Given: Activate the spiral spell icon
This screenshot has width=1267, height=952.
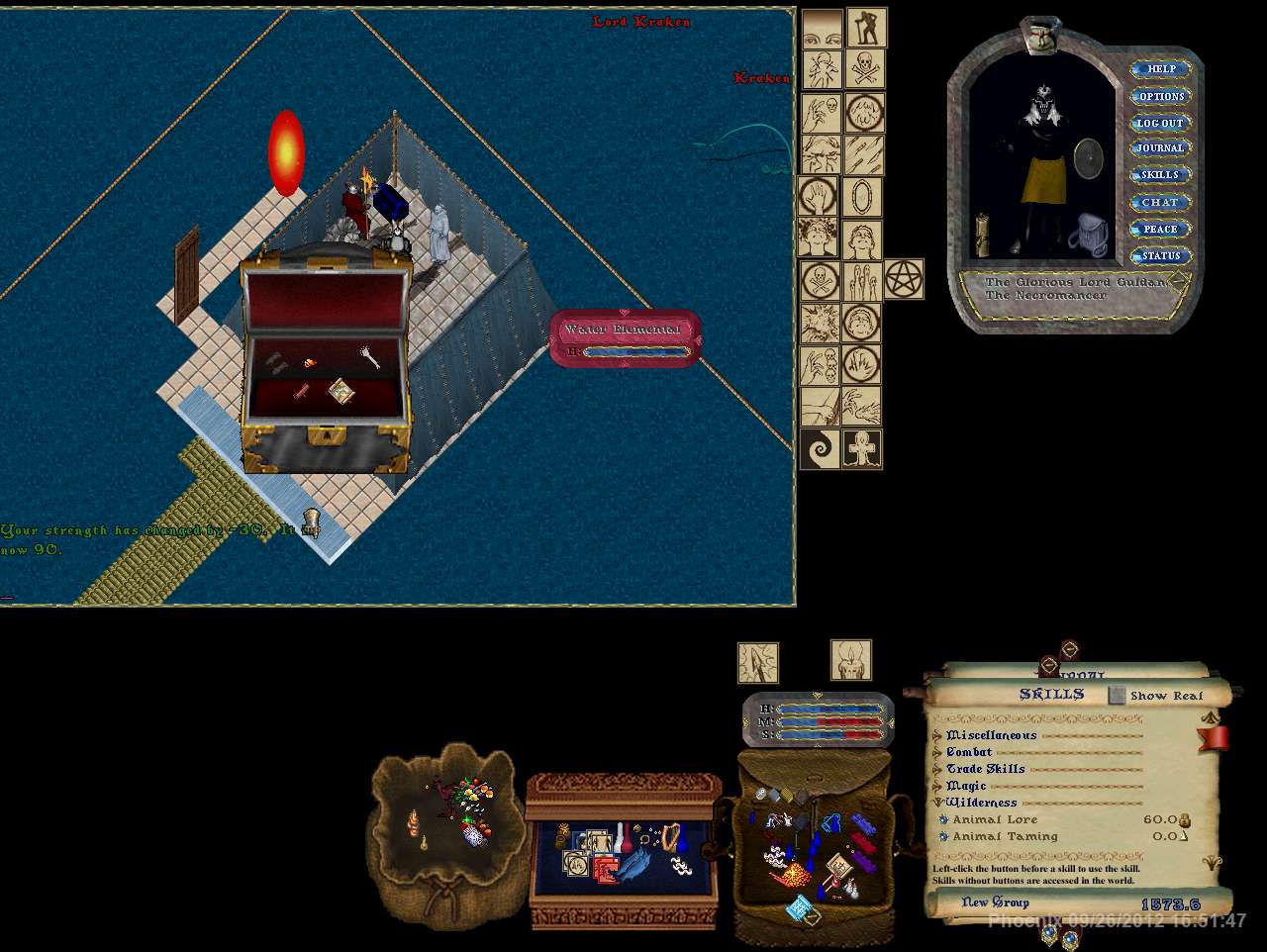Looking at the screenshot, I should pos(820,449).
